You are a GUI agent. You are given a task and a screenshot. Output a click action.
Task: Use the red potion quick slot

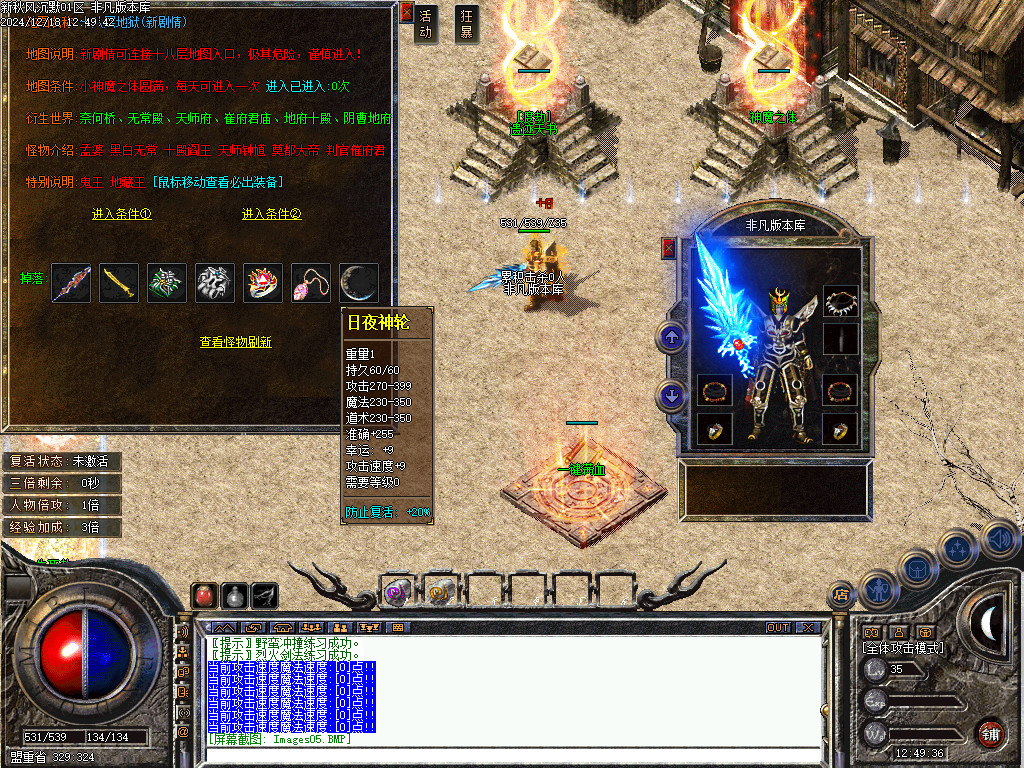tap(204, 595)
